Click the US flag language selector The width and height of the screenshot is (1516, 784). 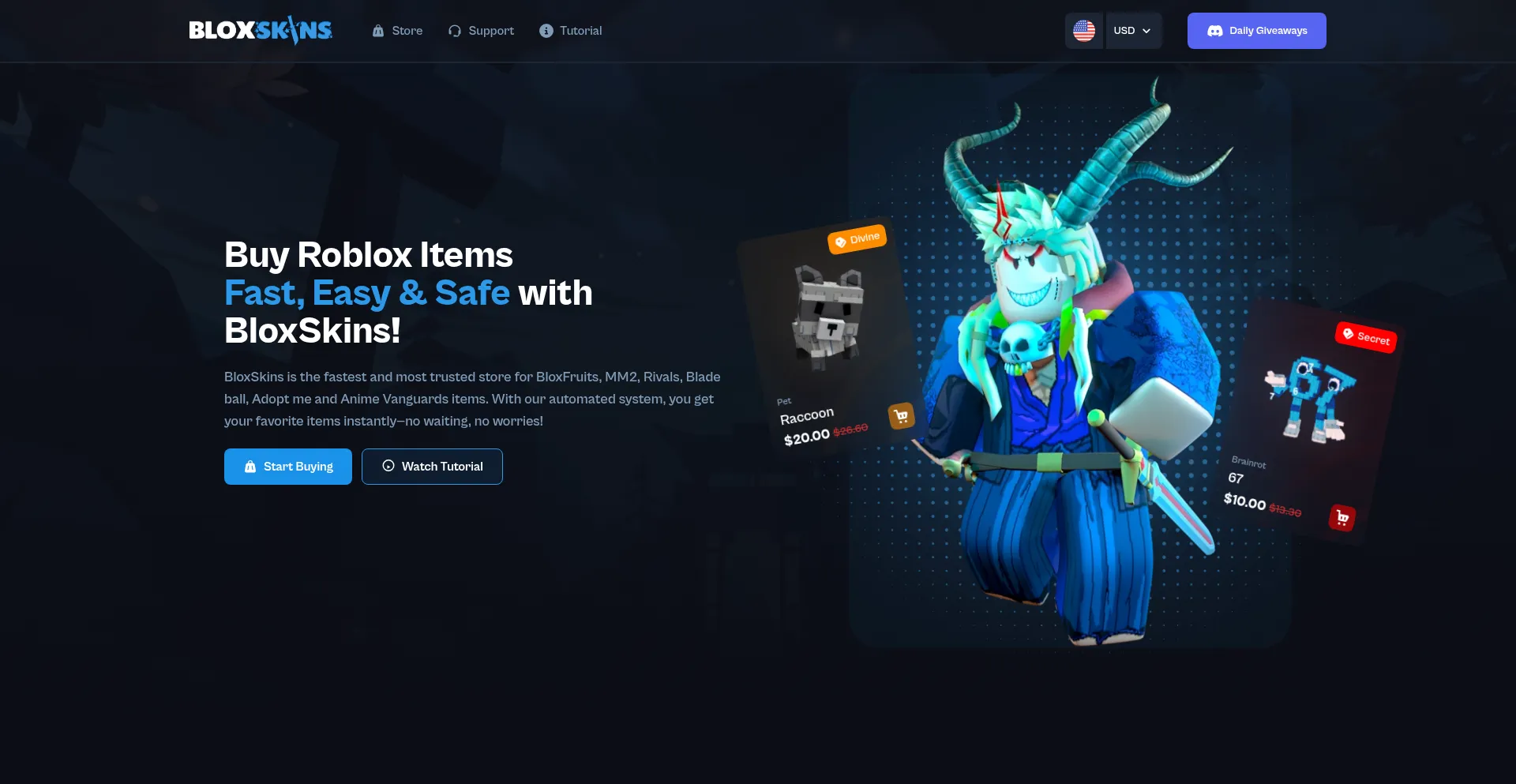click(x=1083, y=31)
